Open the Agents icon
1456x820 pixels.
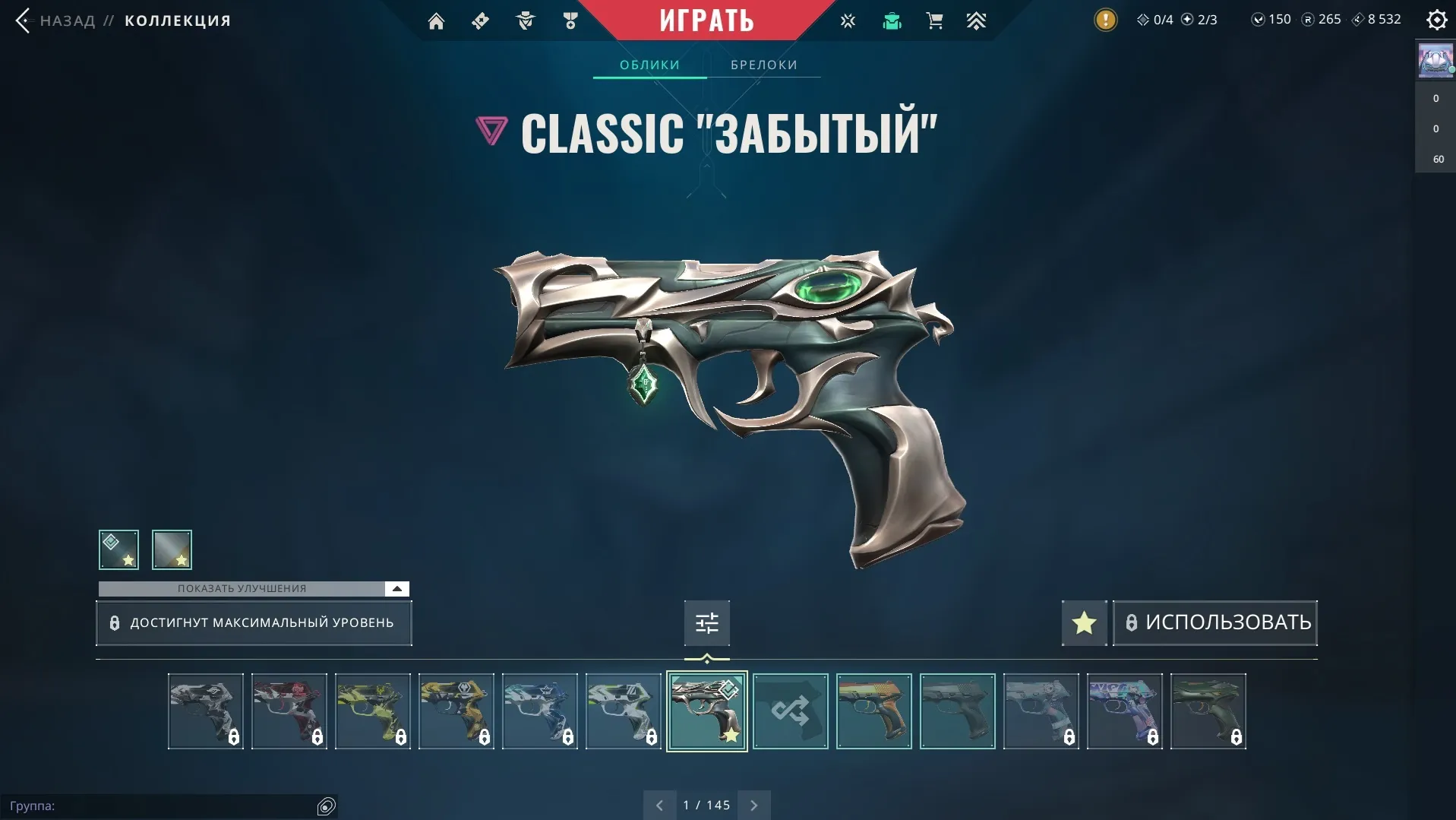(x=525, y=21)
